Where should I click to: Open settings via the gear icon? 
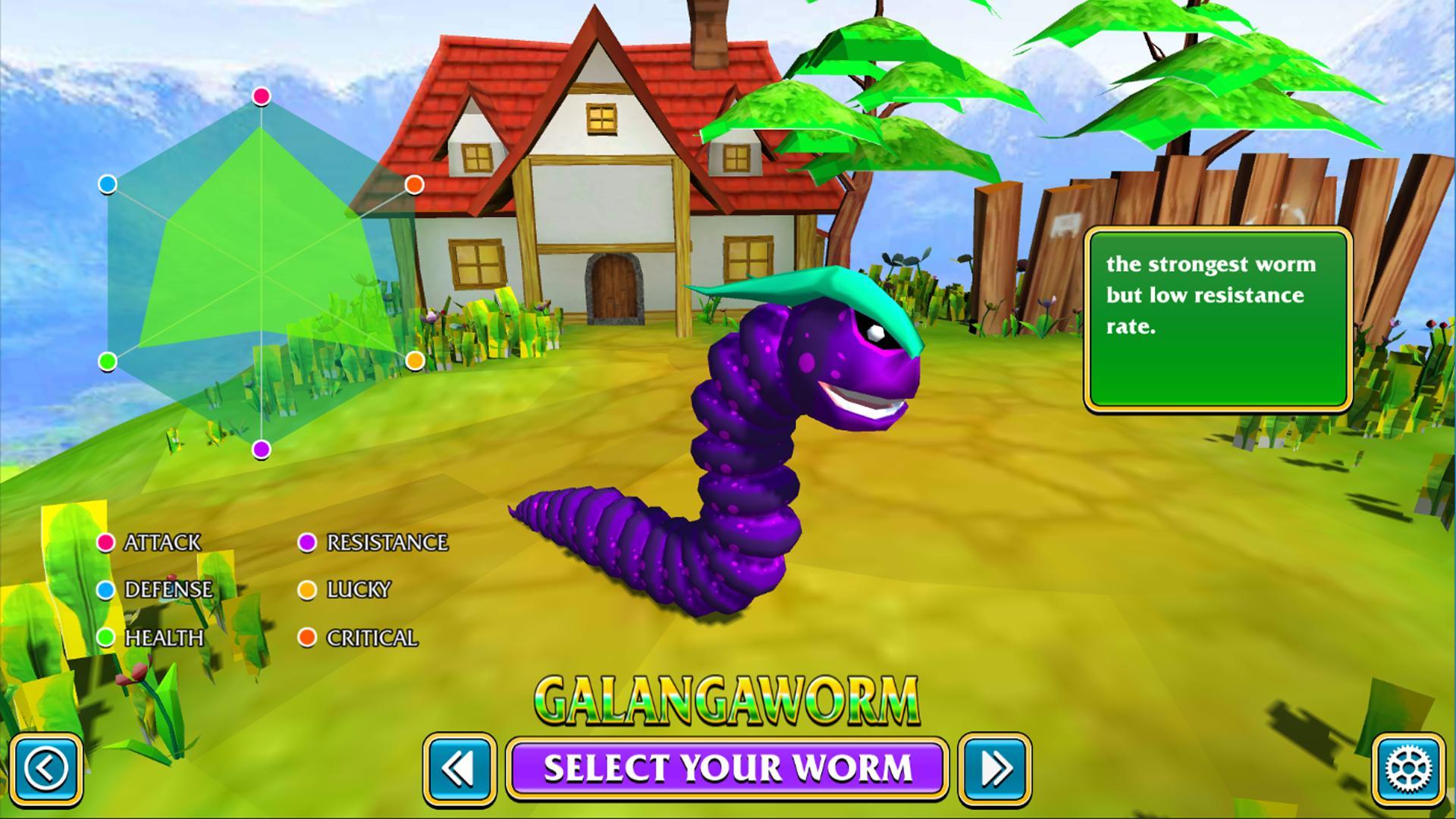tap(1407, 770)
